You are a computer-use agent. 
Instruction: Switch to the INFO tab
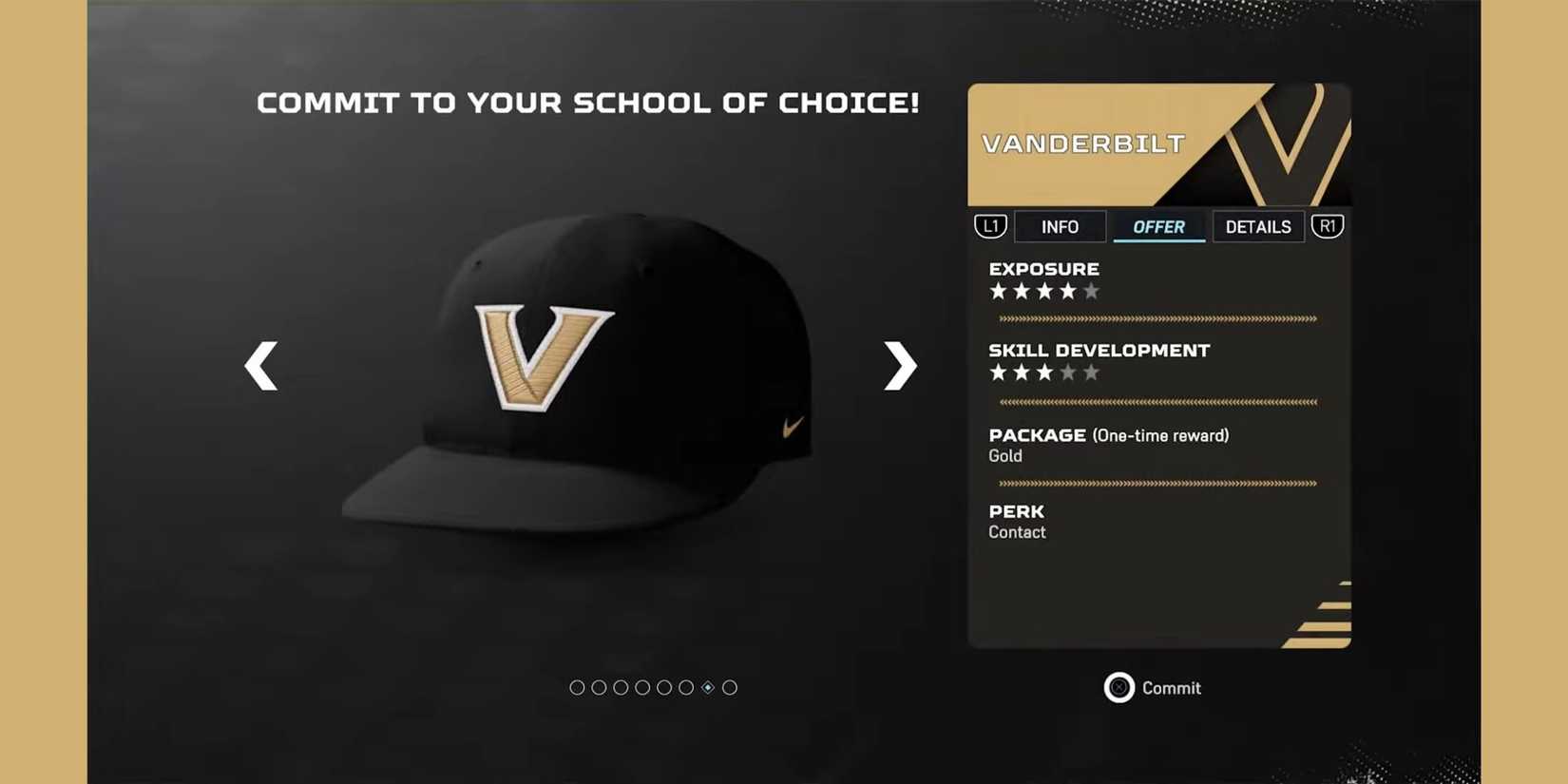(x=1060, y=226)
